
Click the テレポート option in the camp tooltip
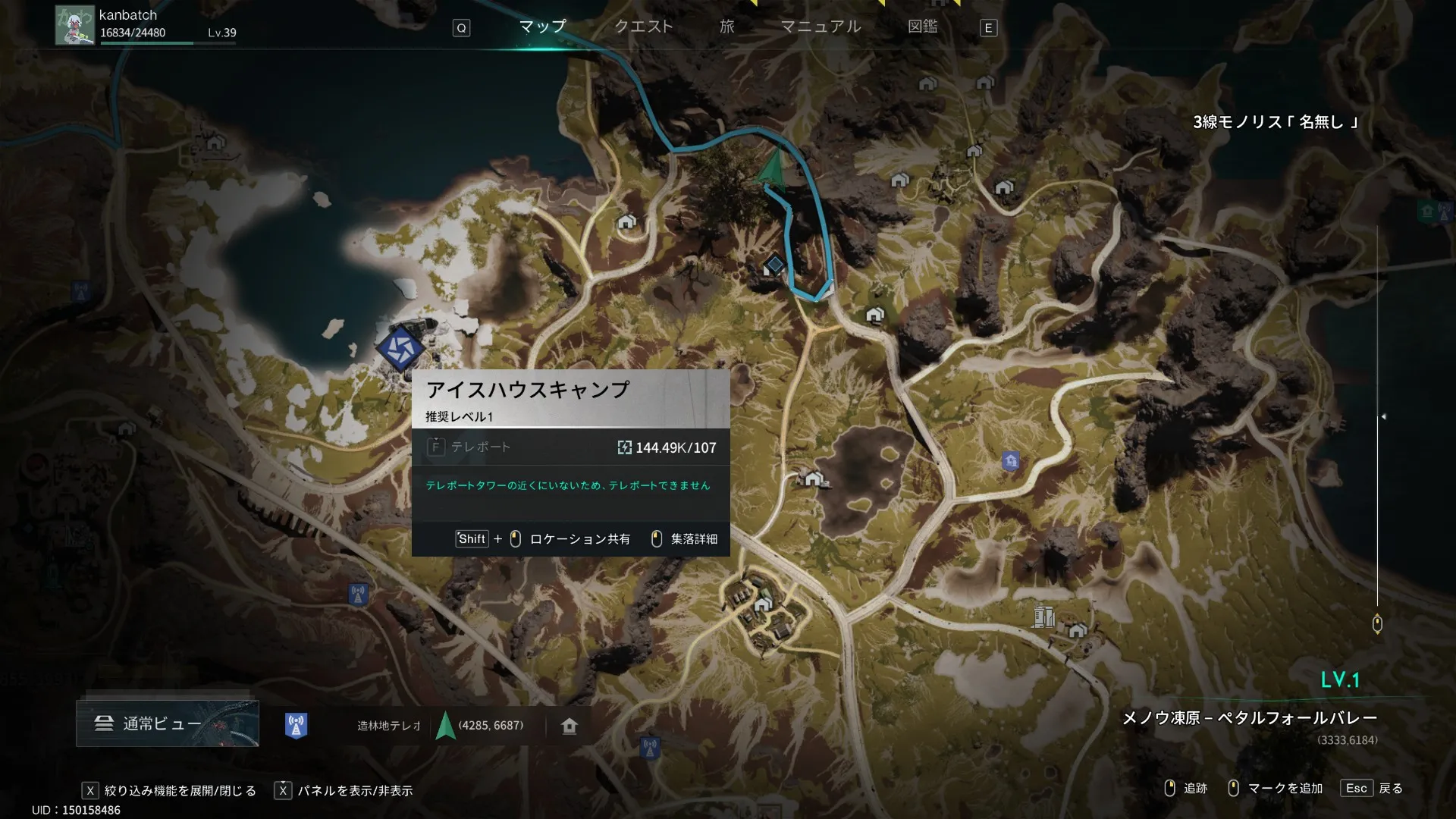click(480, 447)
